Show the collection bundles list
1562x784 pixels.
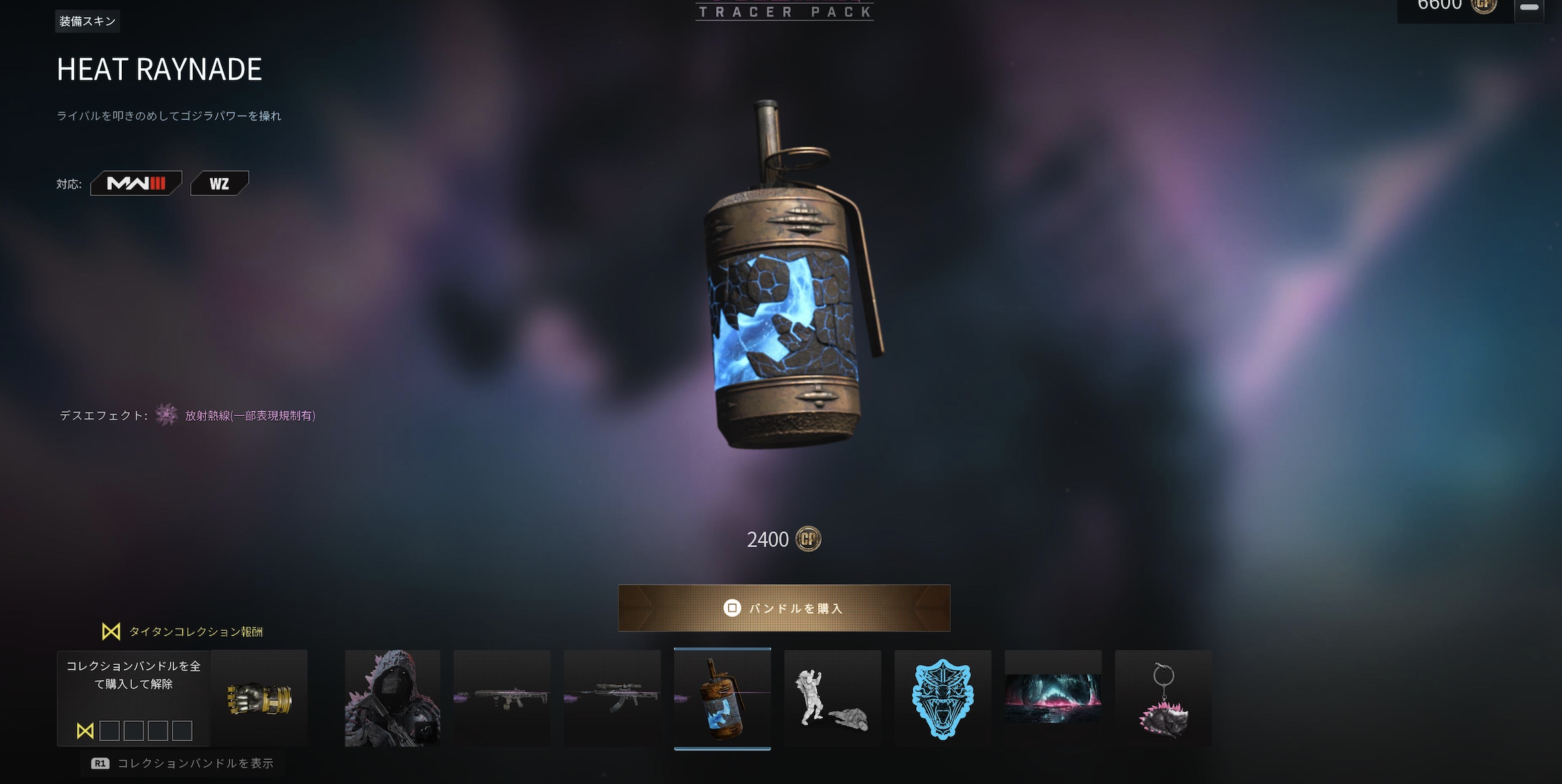point(183,763)
